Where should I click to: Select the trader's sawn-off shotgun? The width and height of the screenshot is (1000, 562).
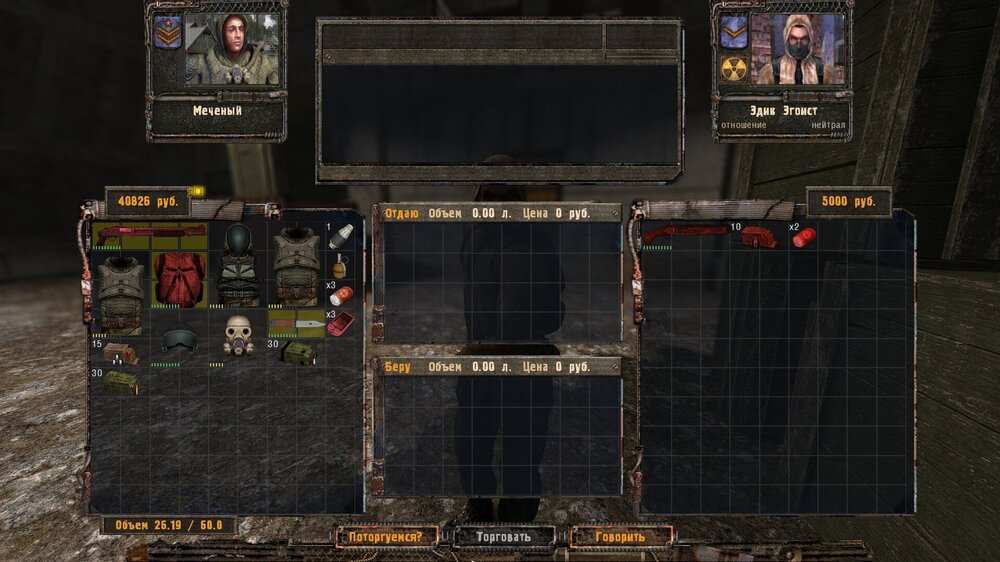tap(685, 234)
